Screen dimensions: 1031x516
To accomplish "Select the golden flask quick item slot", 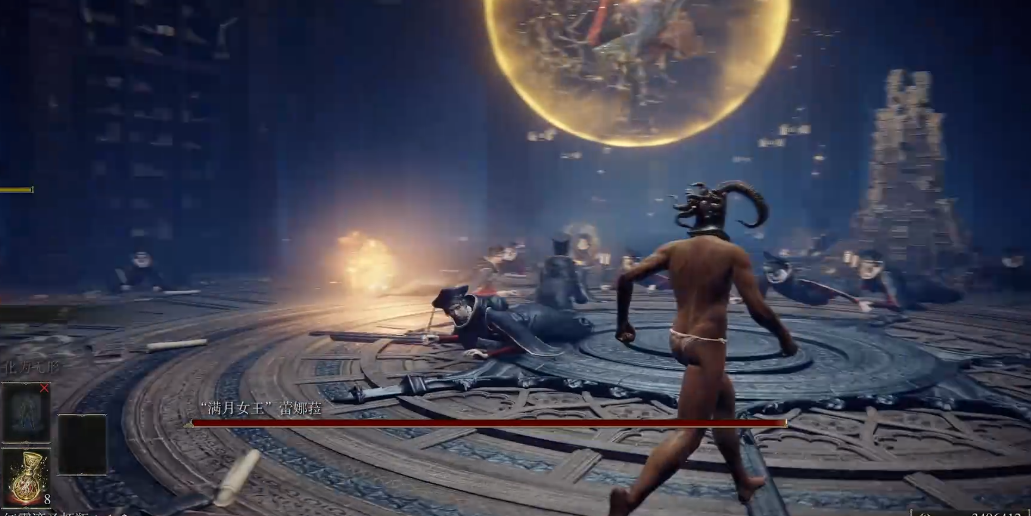I will (26, 477).
